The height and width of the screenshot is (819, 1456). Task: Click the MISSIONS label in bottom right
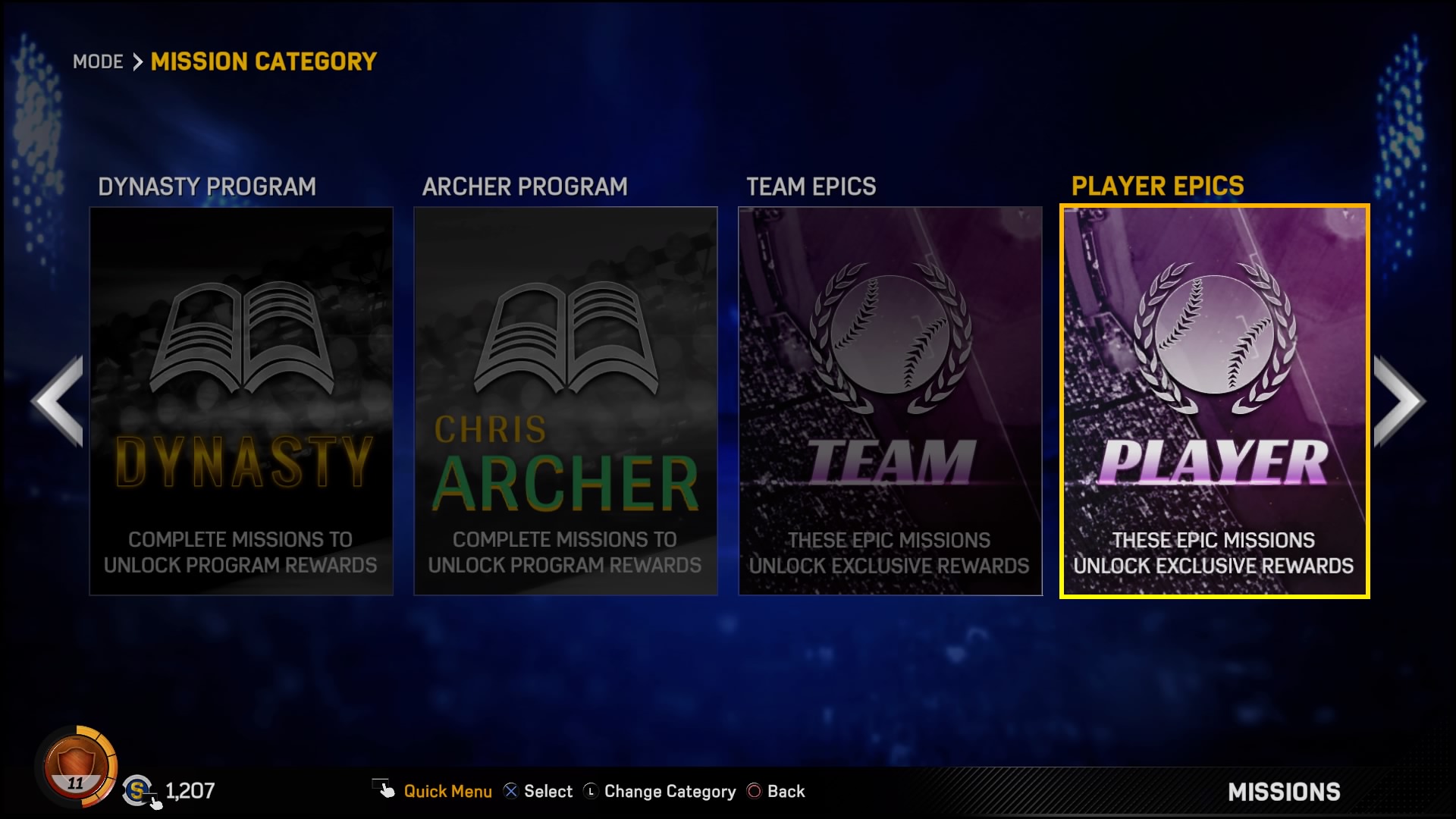[1285, 792]
